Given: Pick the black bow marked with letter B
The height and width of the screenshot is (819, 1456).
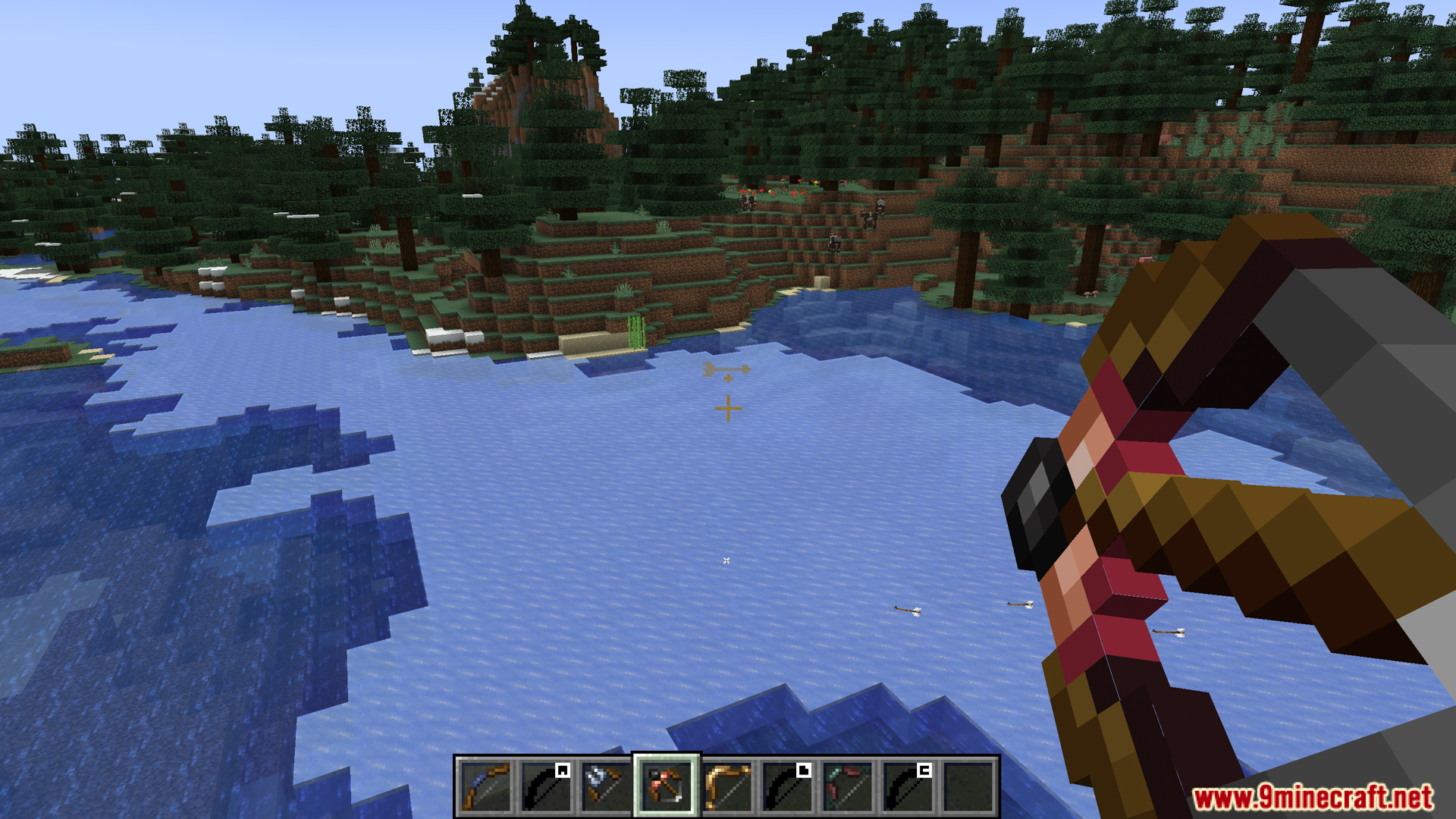Looking at the screenshot, I should pyautogui.click(x=787, y=786).
